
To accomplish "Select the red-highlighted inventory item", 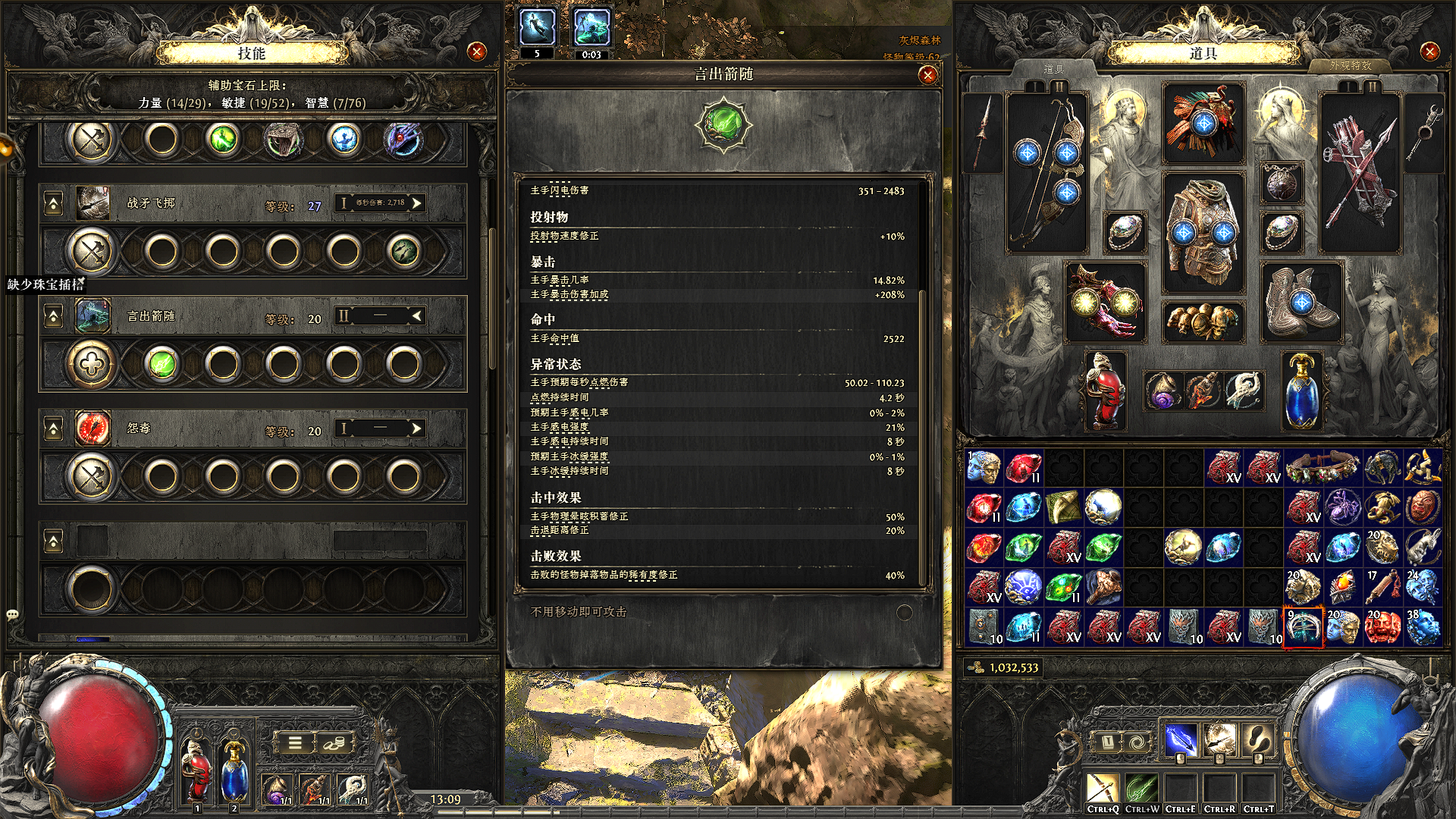I will tap(1302, 627).
